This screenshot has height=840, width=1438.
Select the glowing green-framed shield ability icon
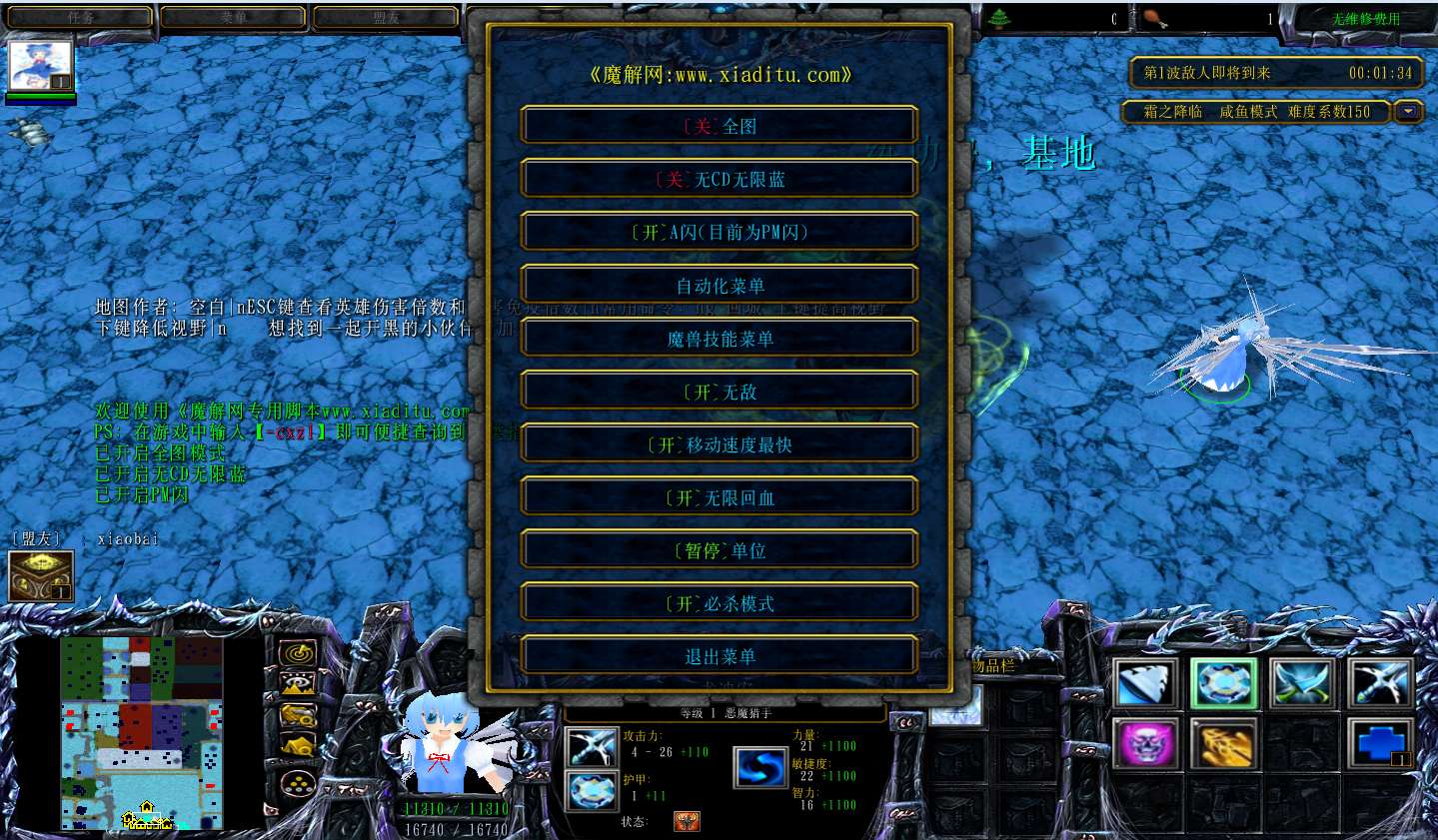[1223, 682]
